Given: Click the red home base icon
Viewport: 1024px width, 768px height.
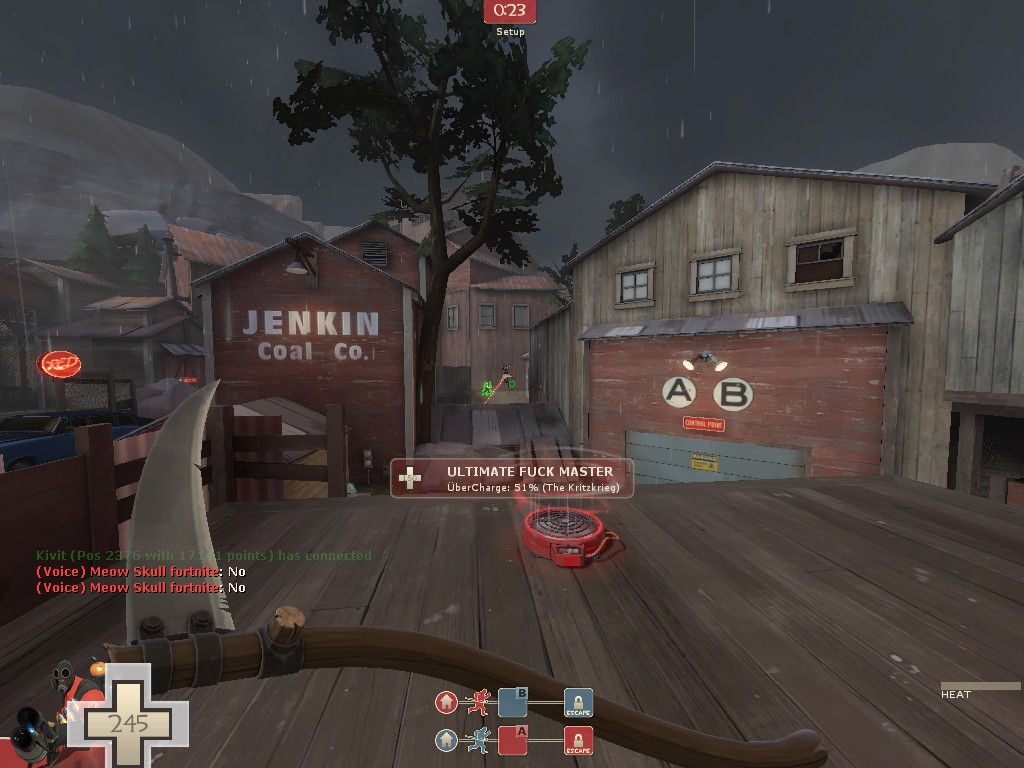Looking at the screenshot, I should 446,702.
